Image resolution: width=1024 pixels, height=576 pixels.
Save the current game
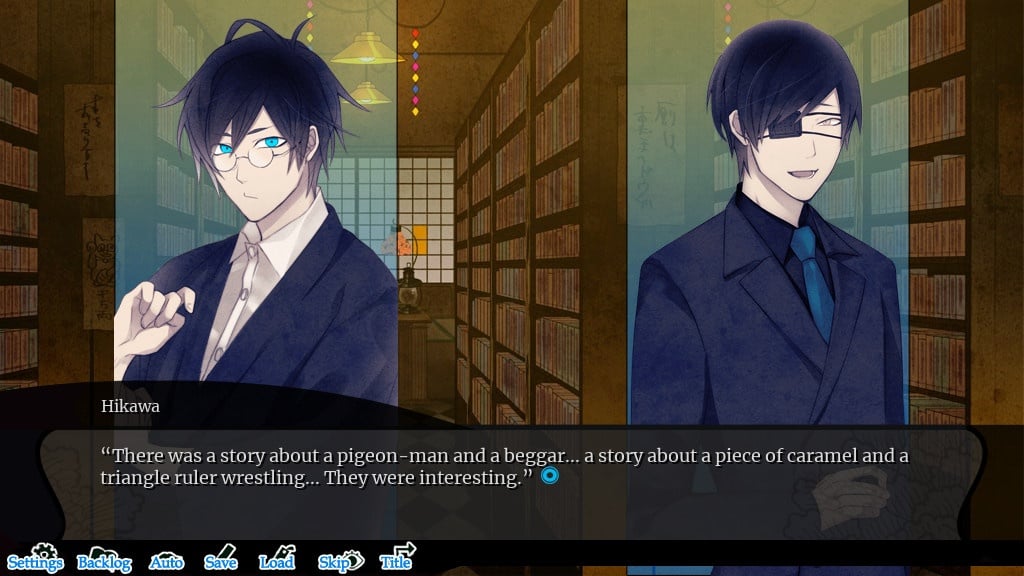(x=220, y=559)
